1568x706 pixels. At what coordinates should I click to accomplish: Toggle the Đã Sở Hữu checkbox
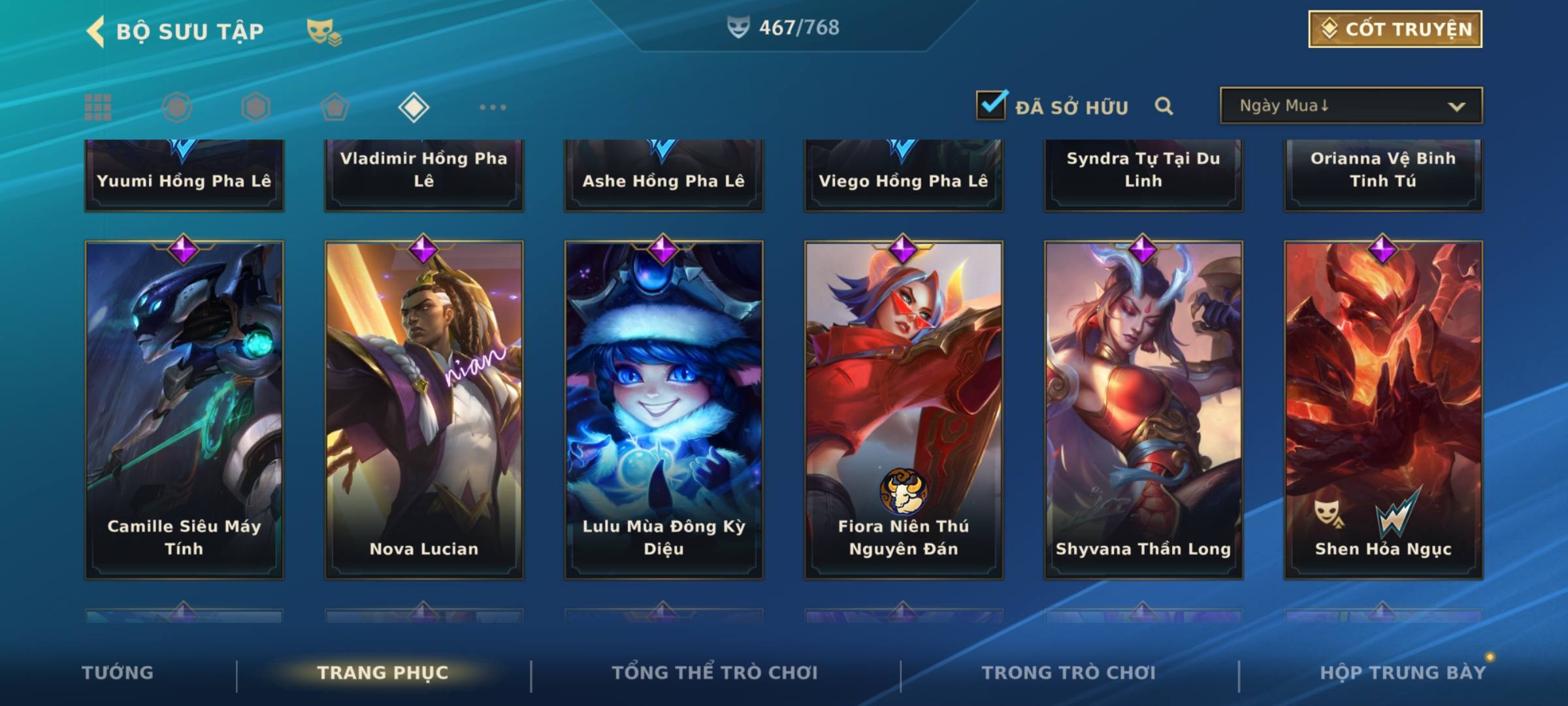990,105
